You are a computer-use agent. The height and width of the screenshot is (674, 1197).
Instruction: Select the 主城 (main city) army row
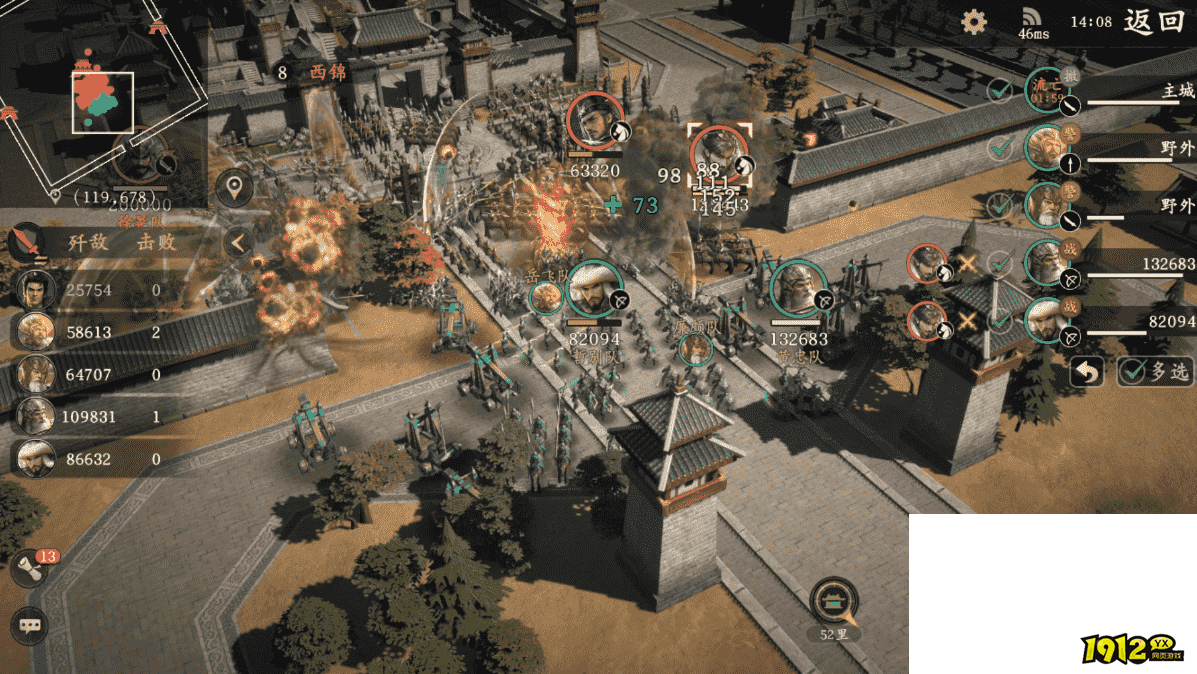(x=1110, y=92)
